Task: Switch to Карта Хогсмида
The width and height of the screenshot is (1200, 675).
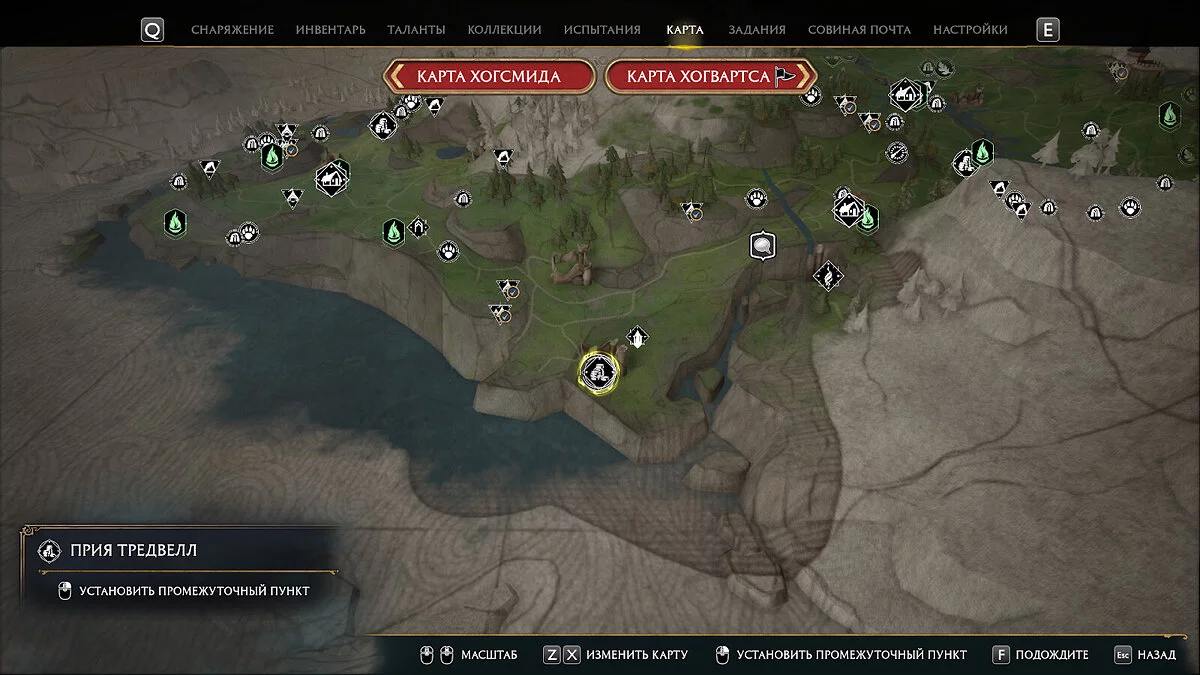Action: (489, 77)
